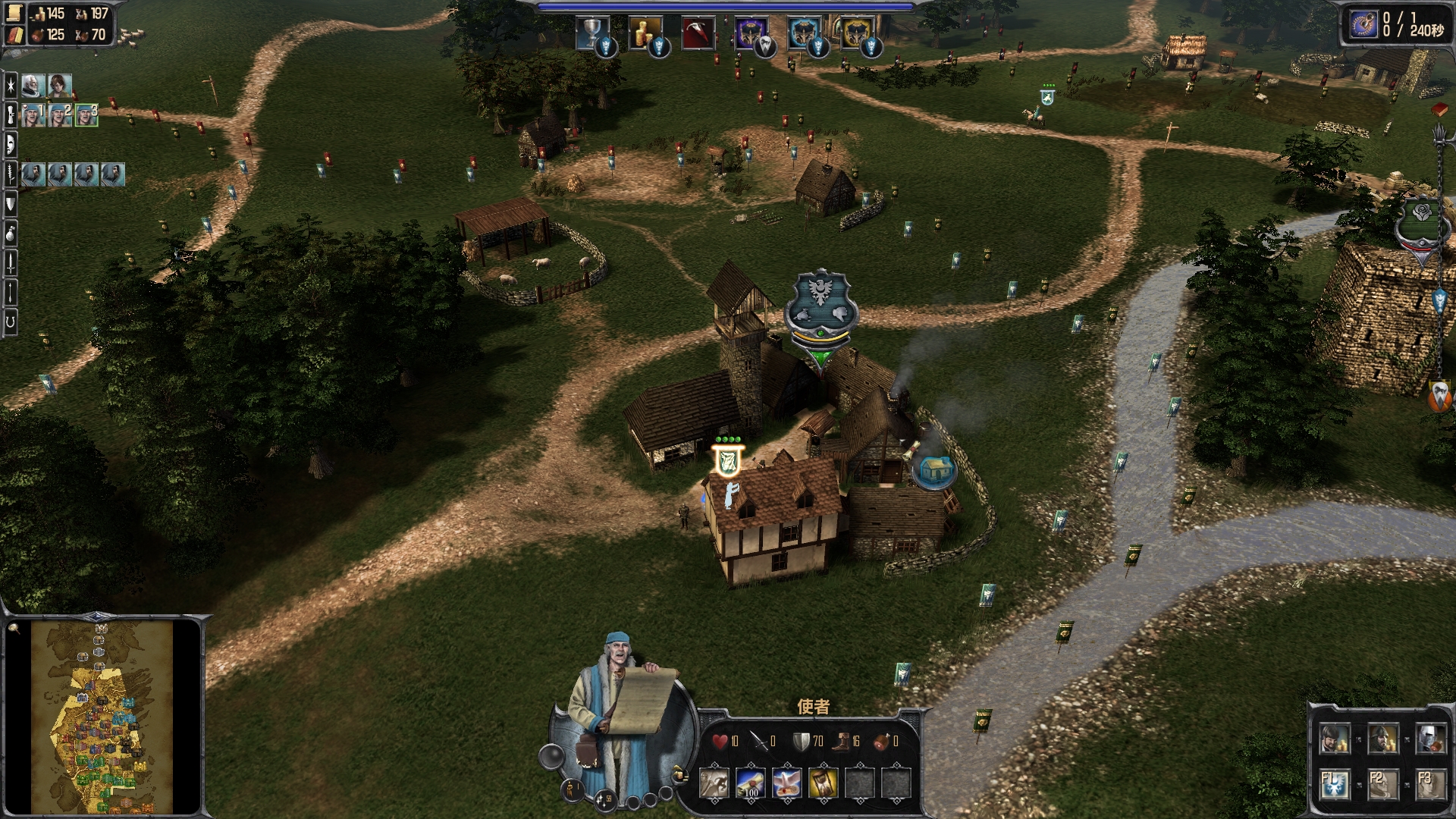Select the messenger portrait numbered 1
The height and width of the screenshot is (819, 1456).
coord(33,115)
